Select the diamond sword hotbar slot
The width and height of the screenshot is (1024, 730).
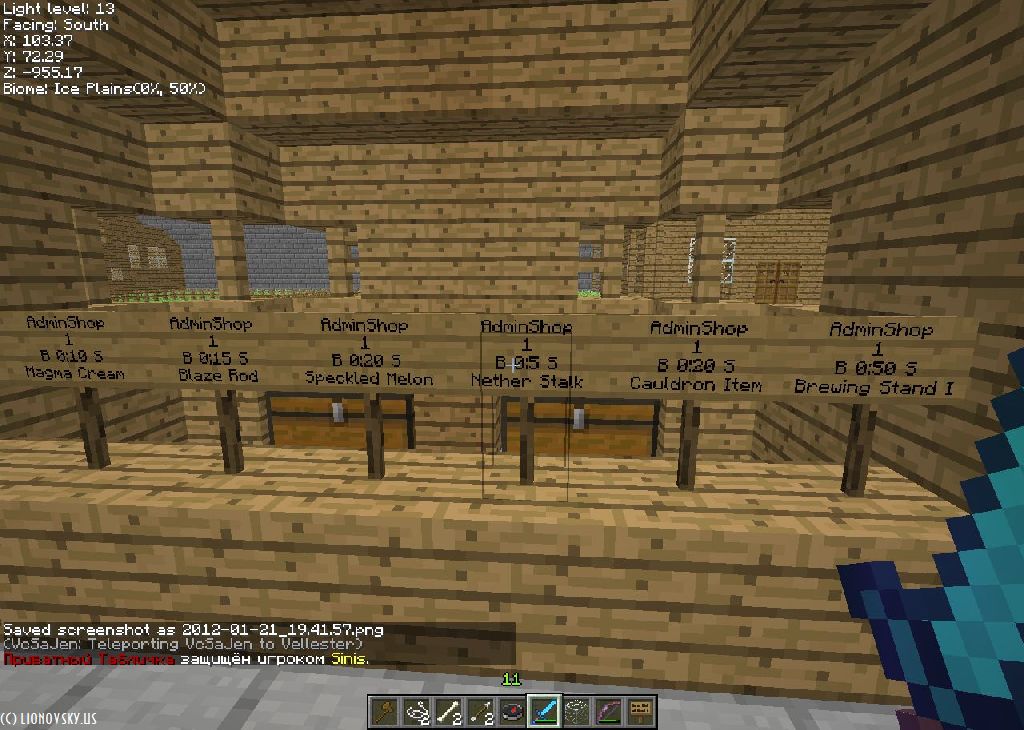(x=544, y=711)
